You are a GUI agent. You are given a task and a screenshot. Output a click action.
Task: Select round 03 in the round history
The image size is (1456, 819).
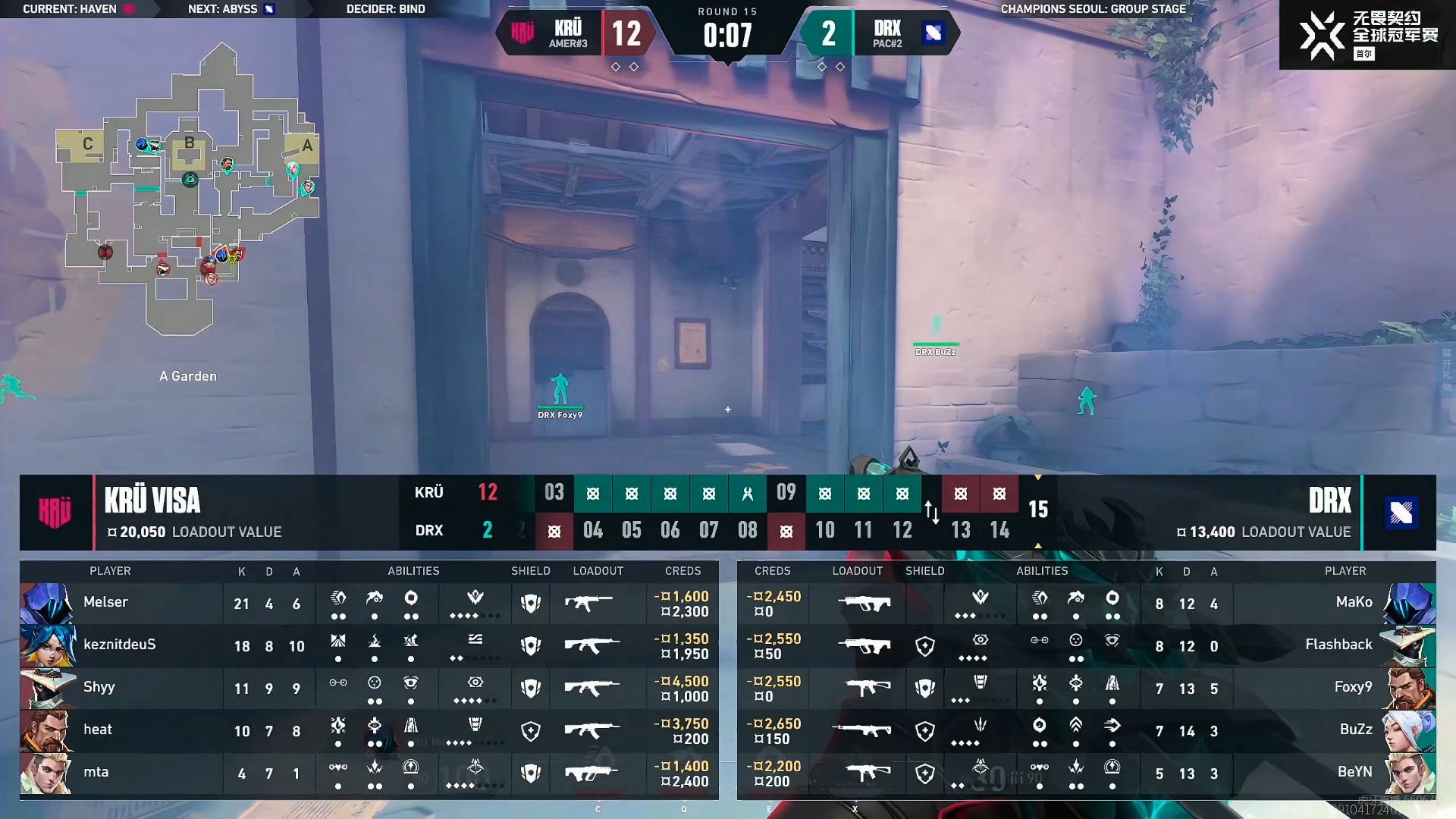pyautogui.click(x=554, y=493)
